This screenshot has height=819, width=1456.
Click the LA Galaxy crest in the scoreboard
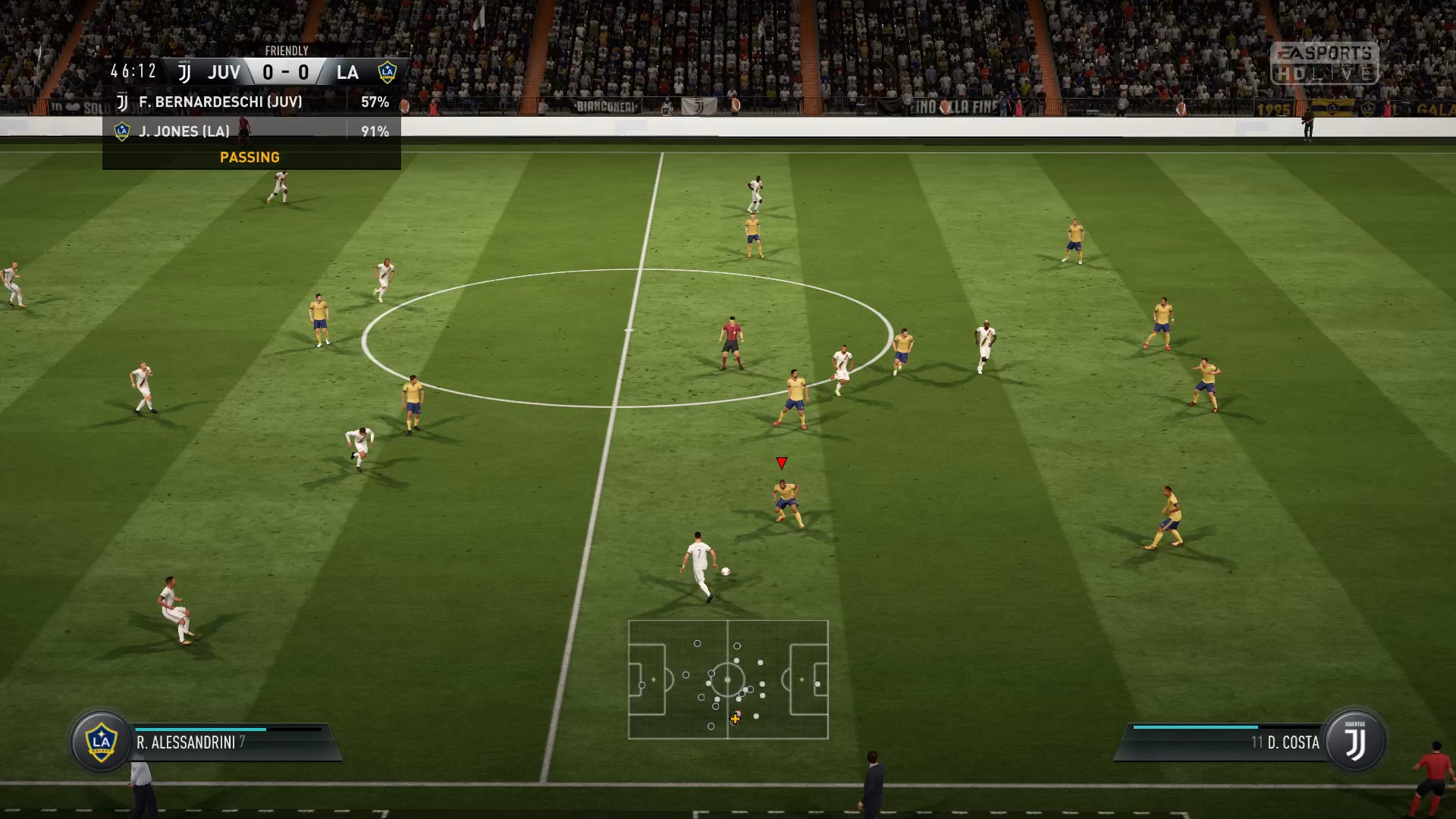coord(389,71)
